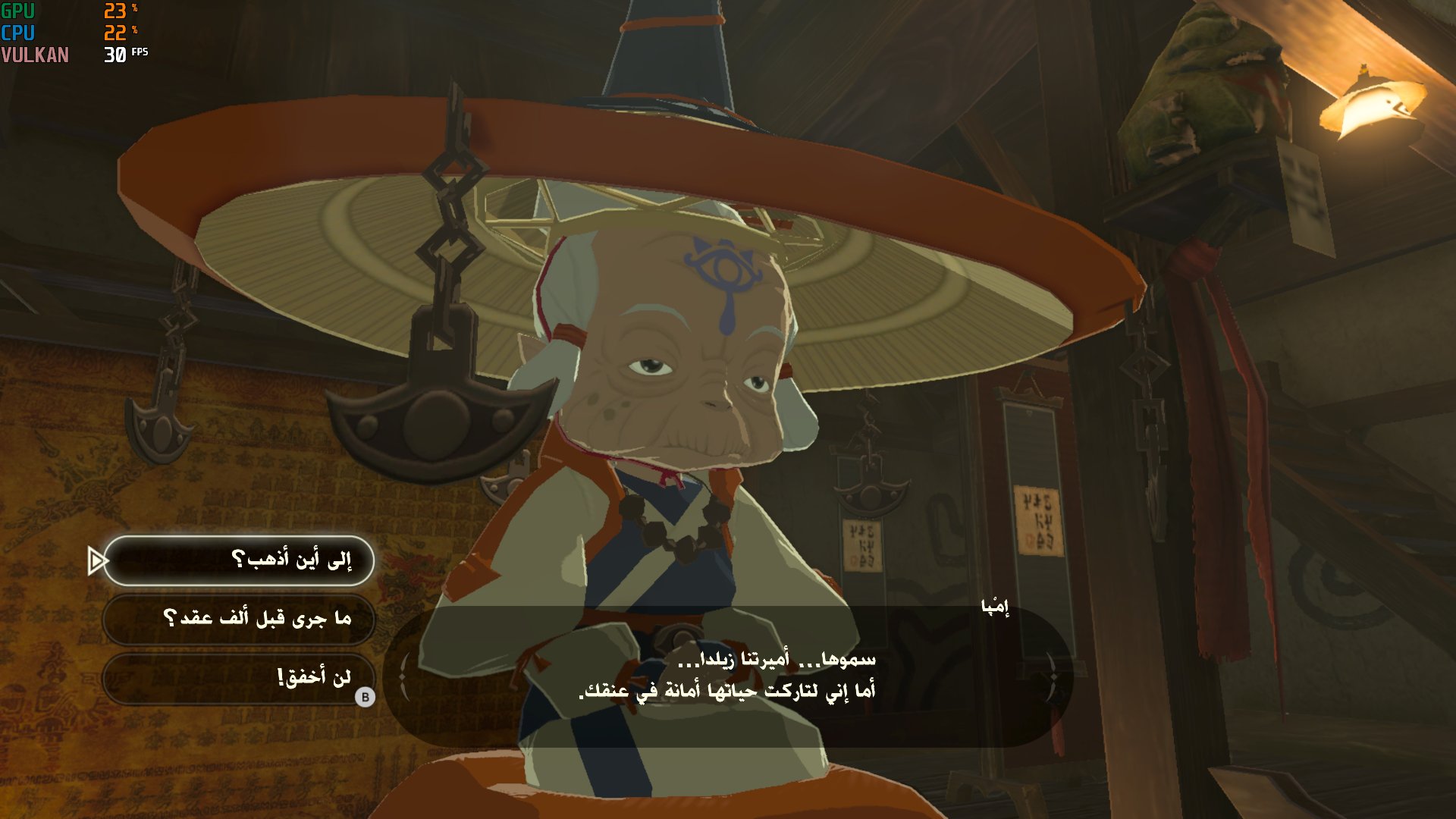The height and width of the screenshot is (819, 1456).
Task: Choose the reply "إلى أين أذهب؟"
Action: click(239, 560)
